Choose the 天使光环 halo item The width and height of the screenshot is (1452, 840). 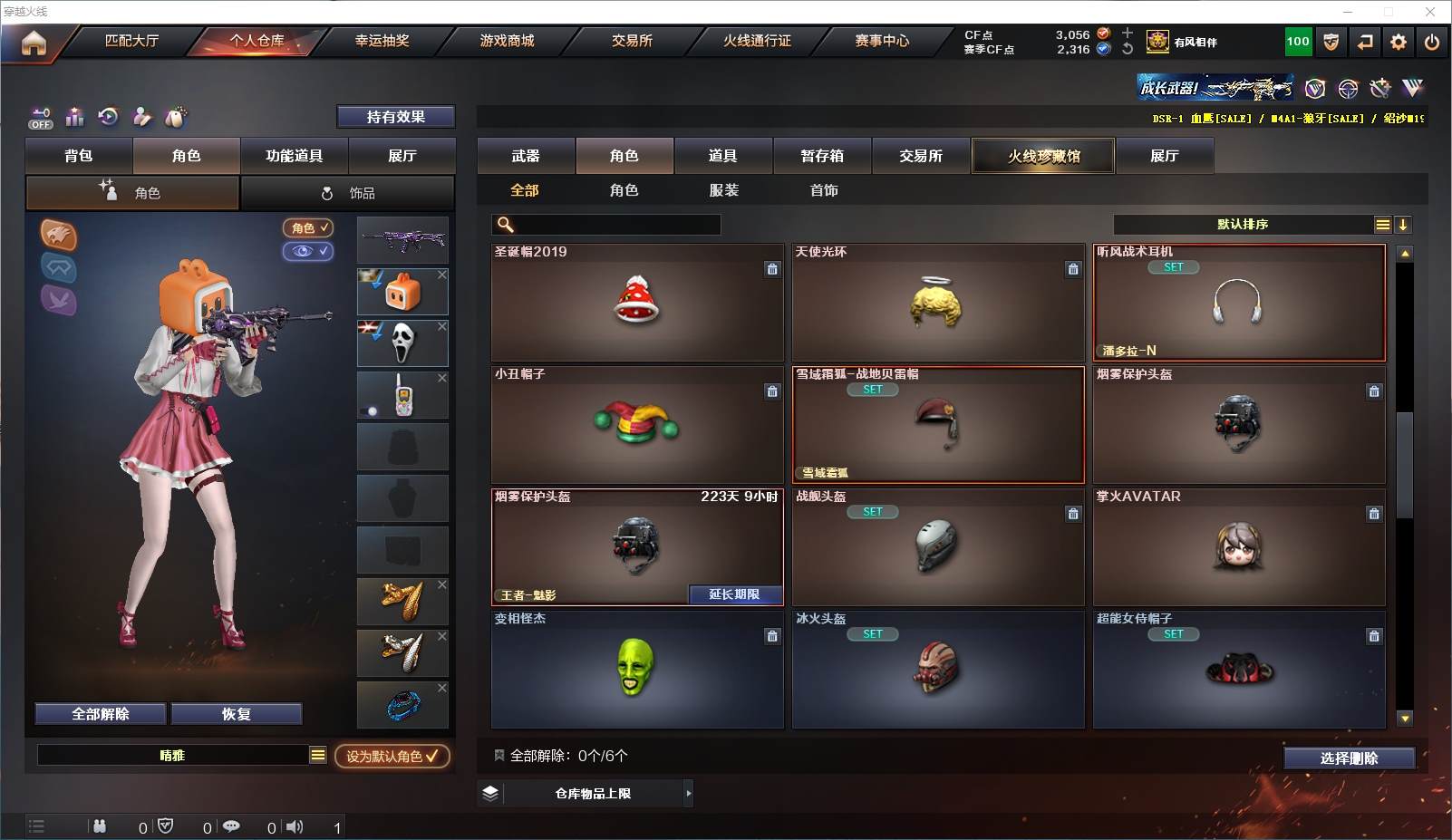click(x=937, y=303)
